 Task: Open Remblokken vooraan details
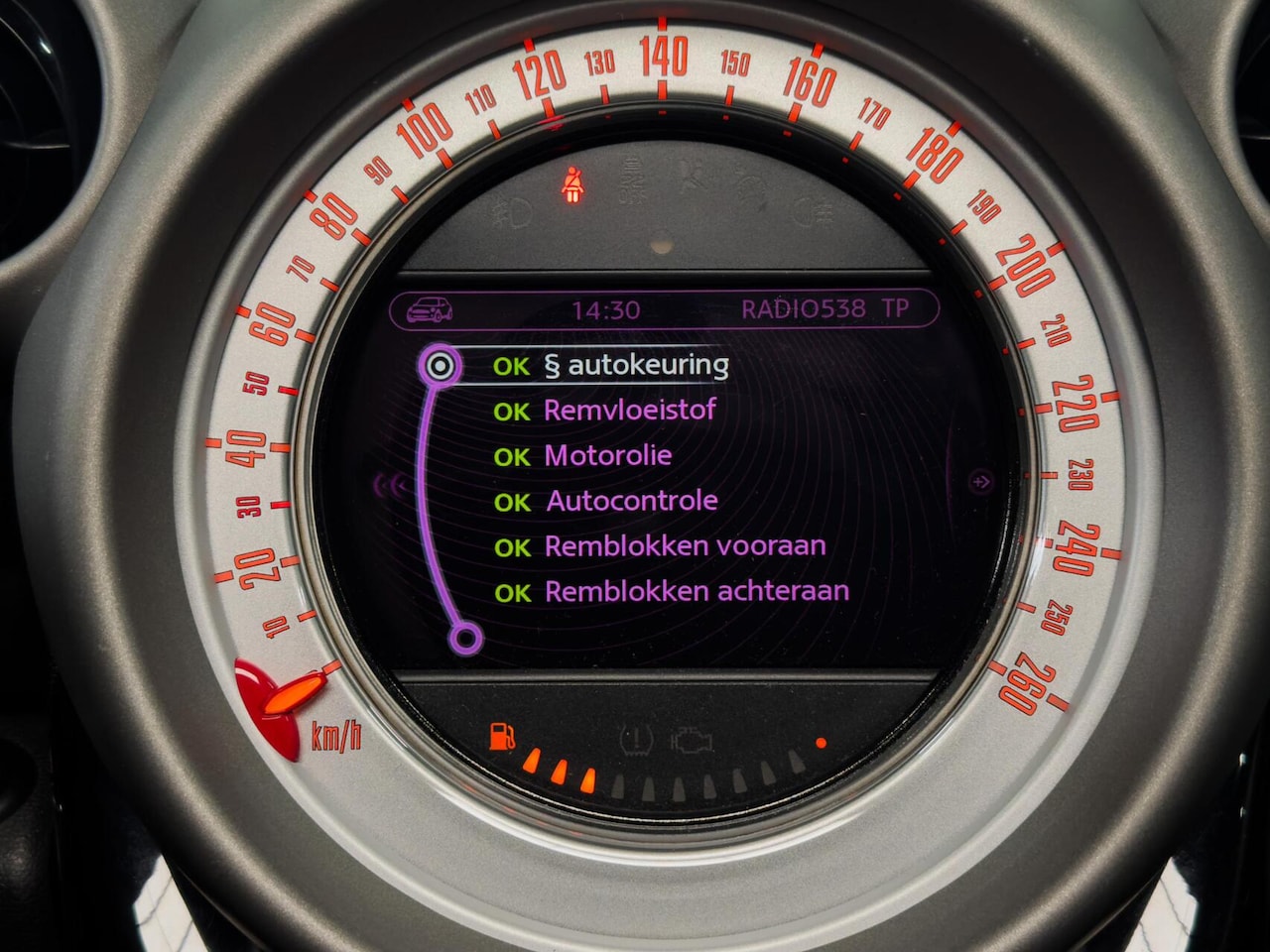[x=685, y=546]
